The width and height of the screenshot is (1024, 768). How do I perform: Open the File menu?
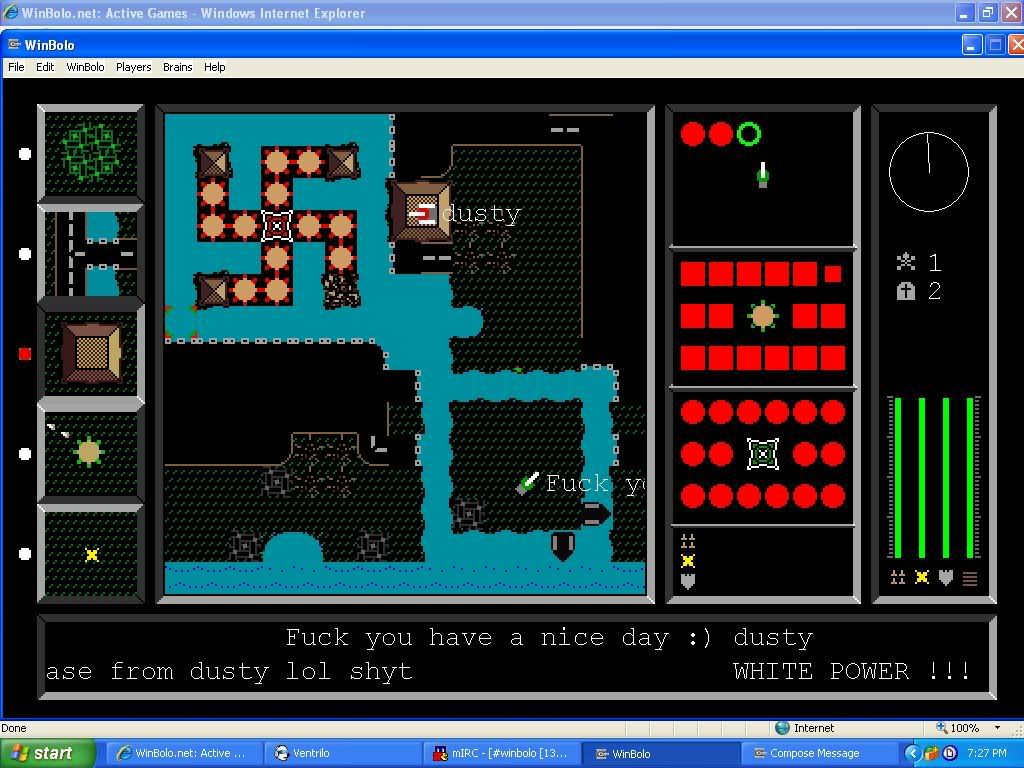tap(16, 67)
